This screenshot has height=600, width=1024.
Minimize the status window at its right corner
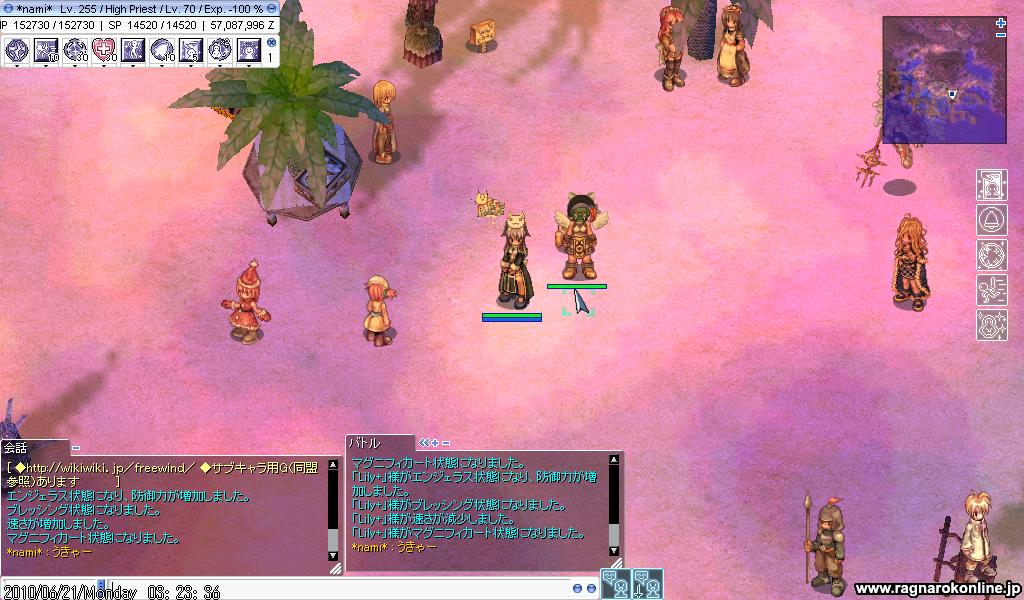tap(271, 8)
